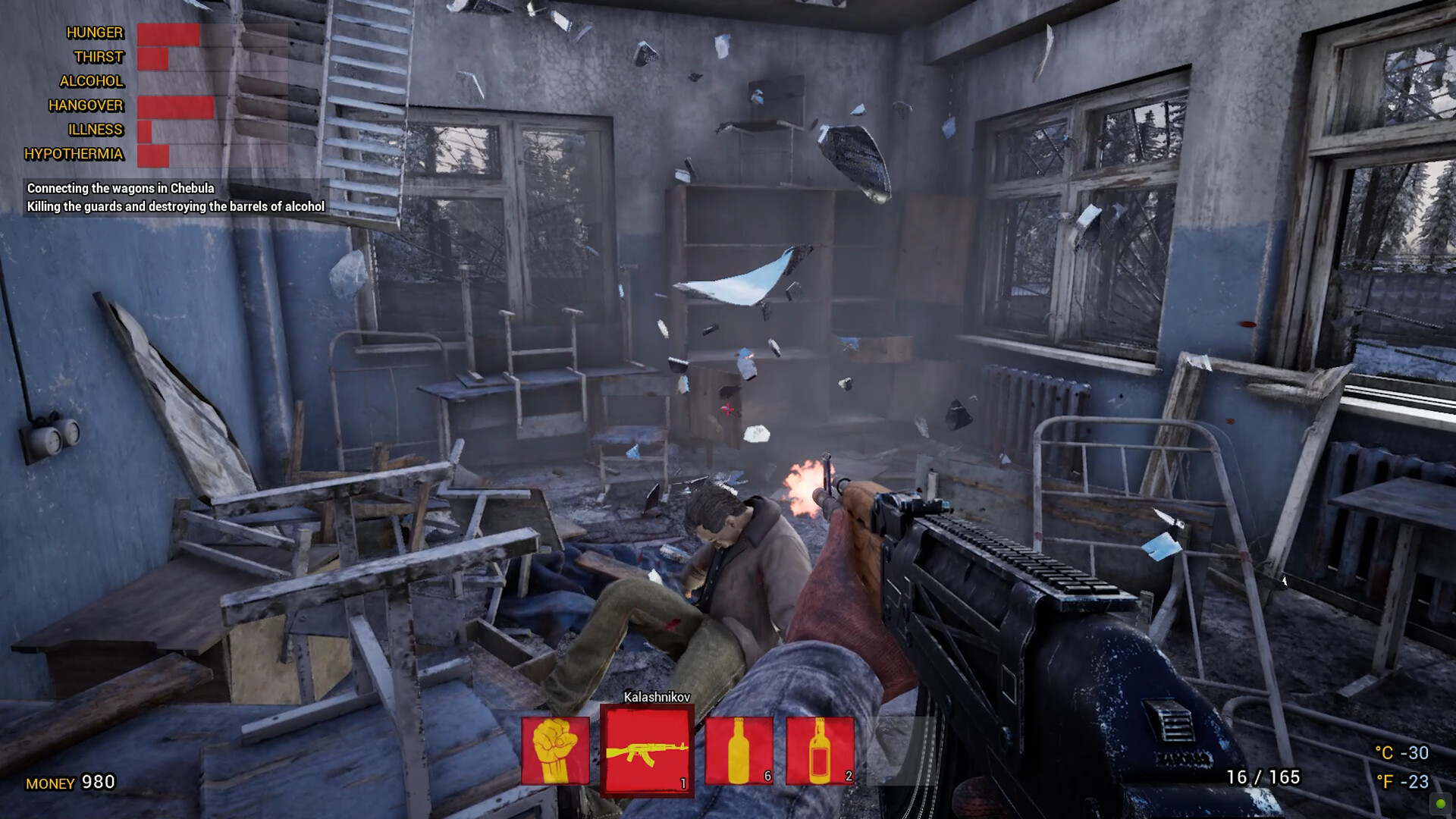Toggle the HUNGER stat display

point(94,33)
